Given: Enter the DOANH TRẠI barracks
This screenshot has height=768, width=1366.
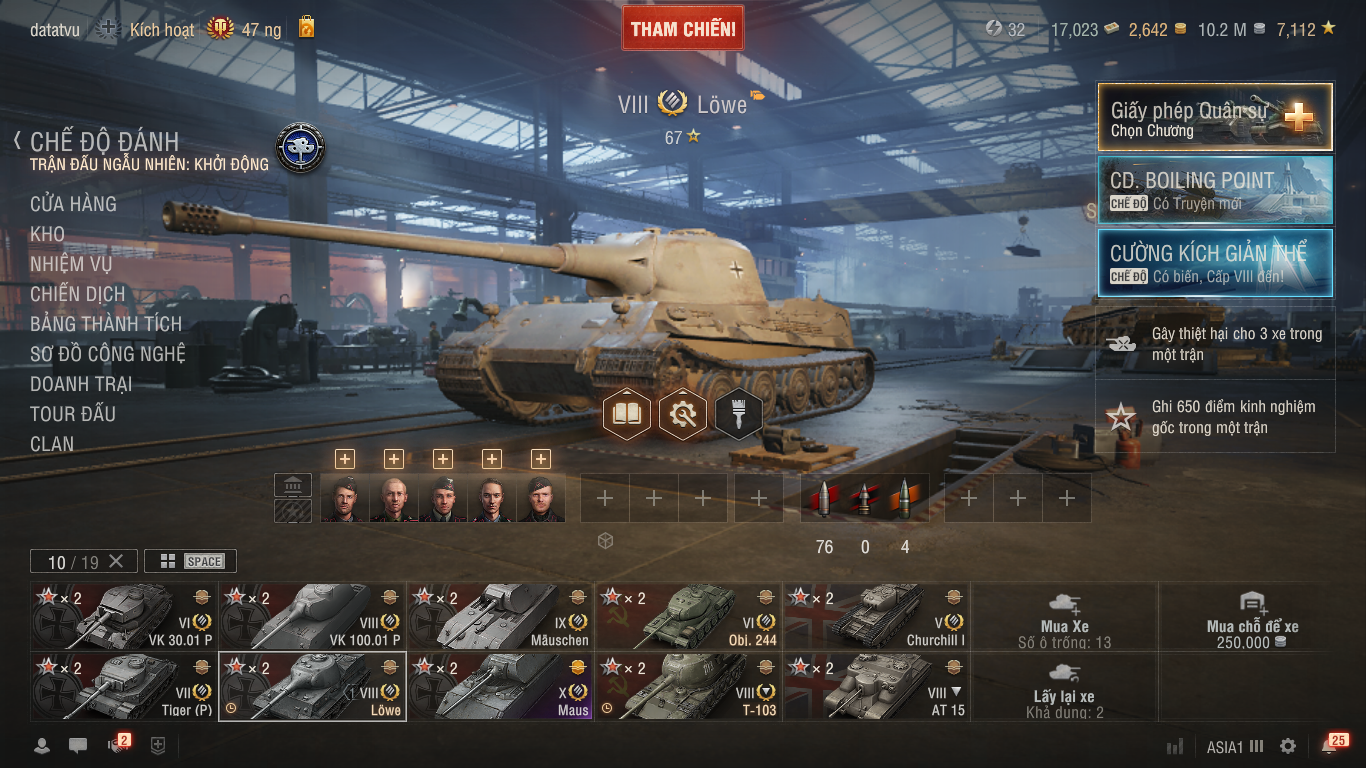Looking at the screenshot, I should (81, 384).
